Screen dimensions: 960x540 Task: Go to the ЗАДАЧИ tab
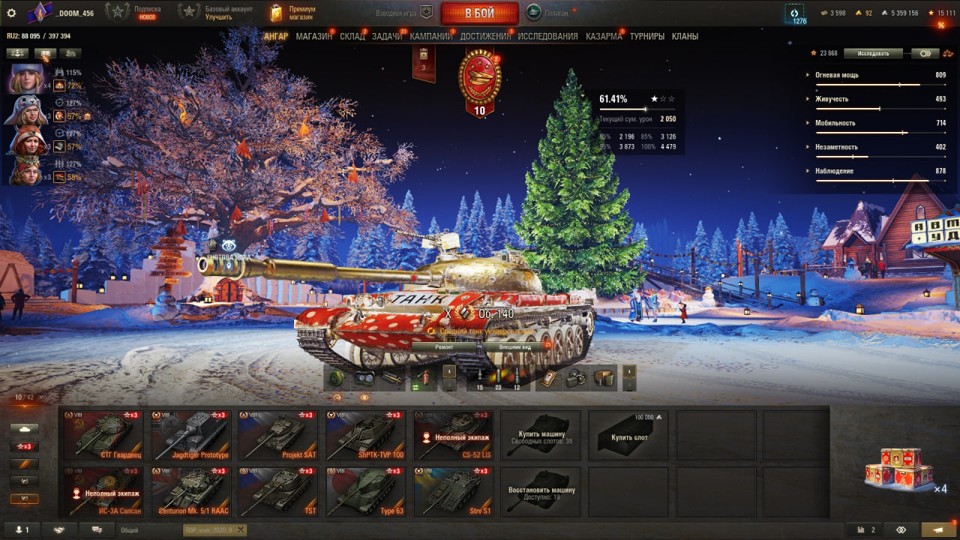click(387, 36)
